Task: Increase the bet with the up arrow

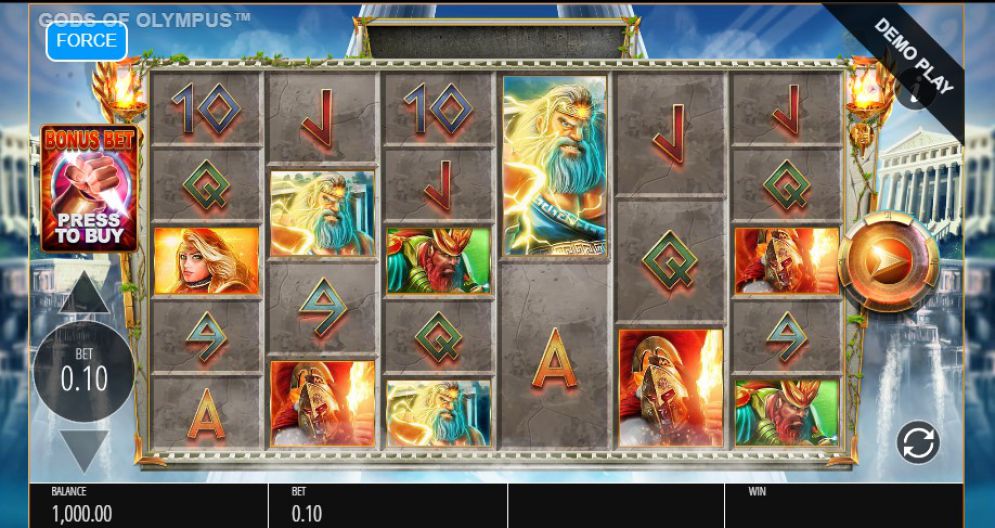Action: [85, 294]
